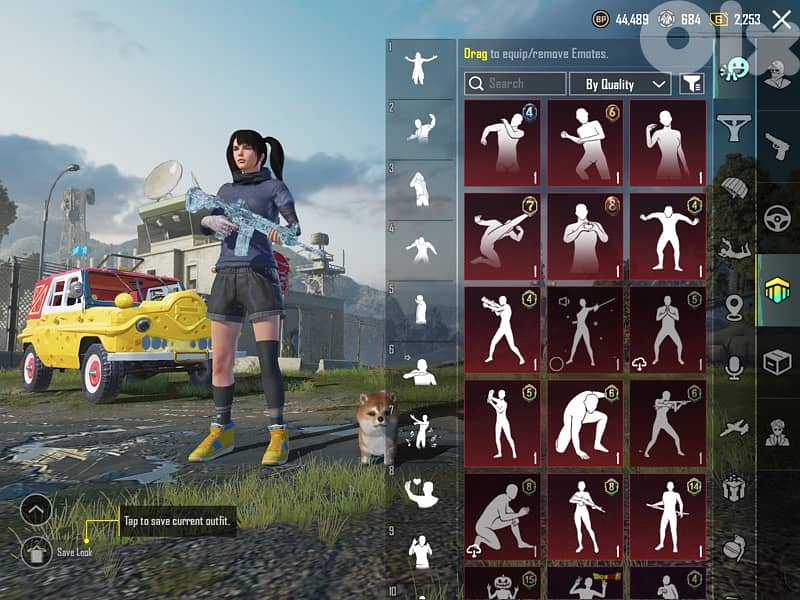
Task: Open the emote filter funnel button
Action: pos(692,84)
